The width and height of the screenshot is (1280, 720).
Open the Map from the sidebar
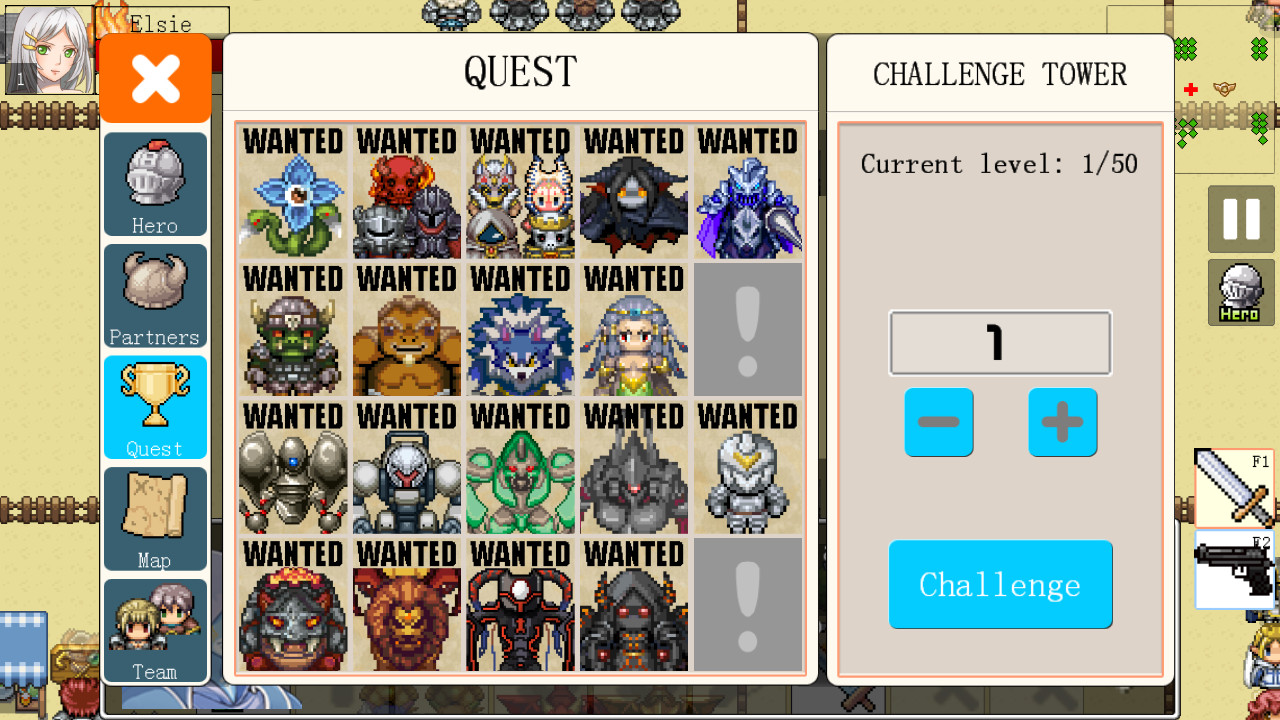point(154,519)
